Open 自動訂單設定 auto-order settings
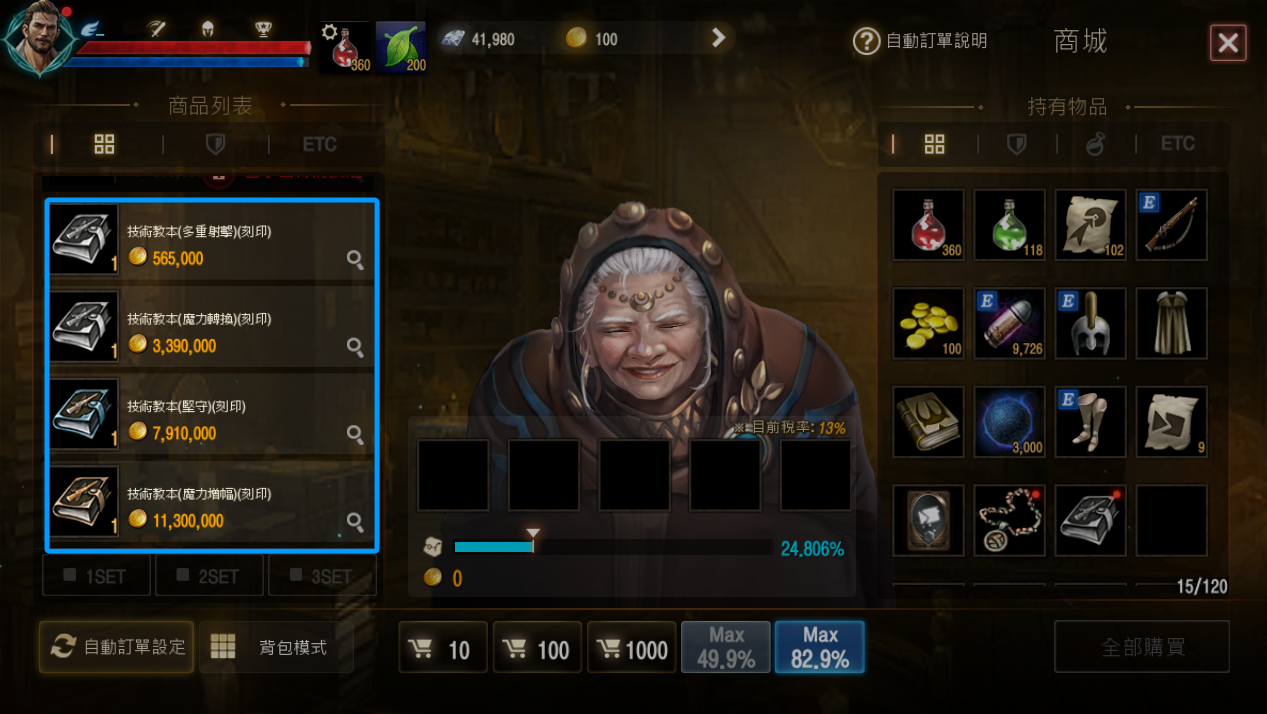Screen dimensions: 1267x714 117,647
